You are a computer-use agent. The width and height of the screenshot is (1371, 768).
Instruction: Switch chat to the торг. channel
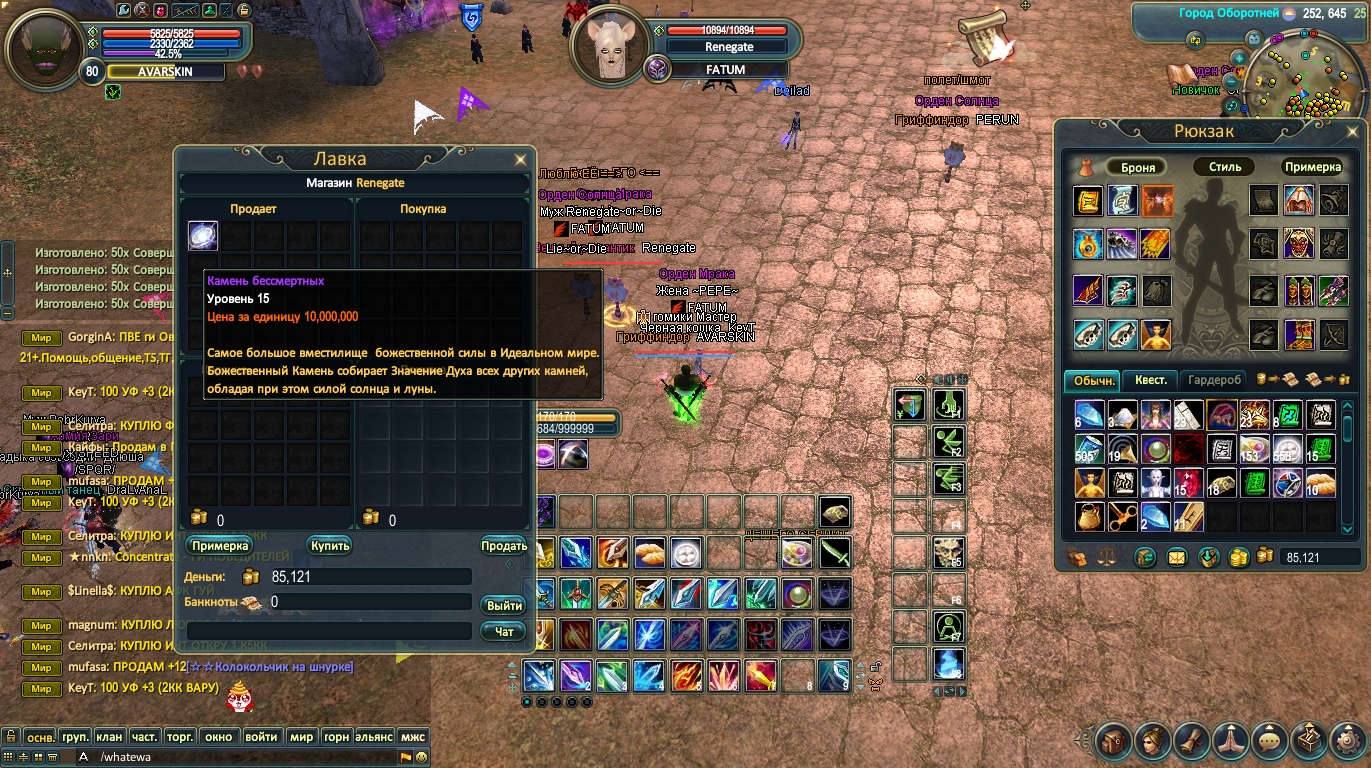180,737
